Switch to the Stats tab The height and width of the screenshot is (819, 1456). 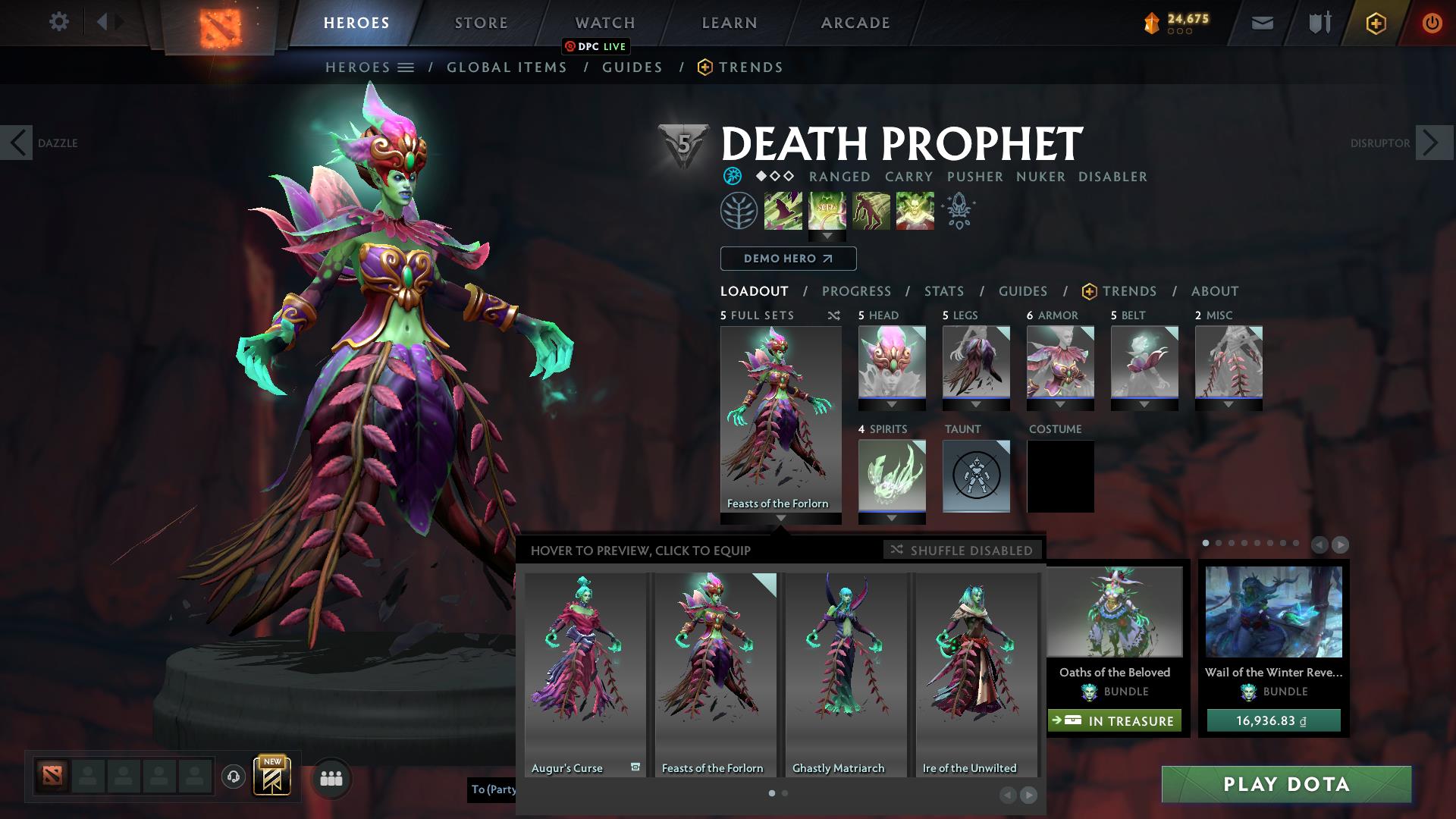pos(944,291)
